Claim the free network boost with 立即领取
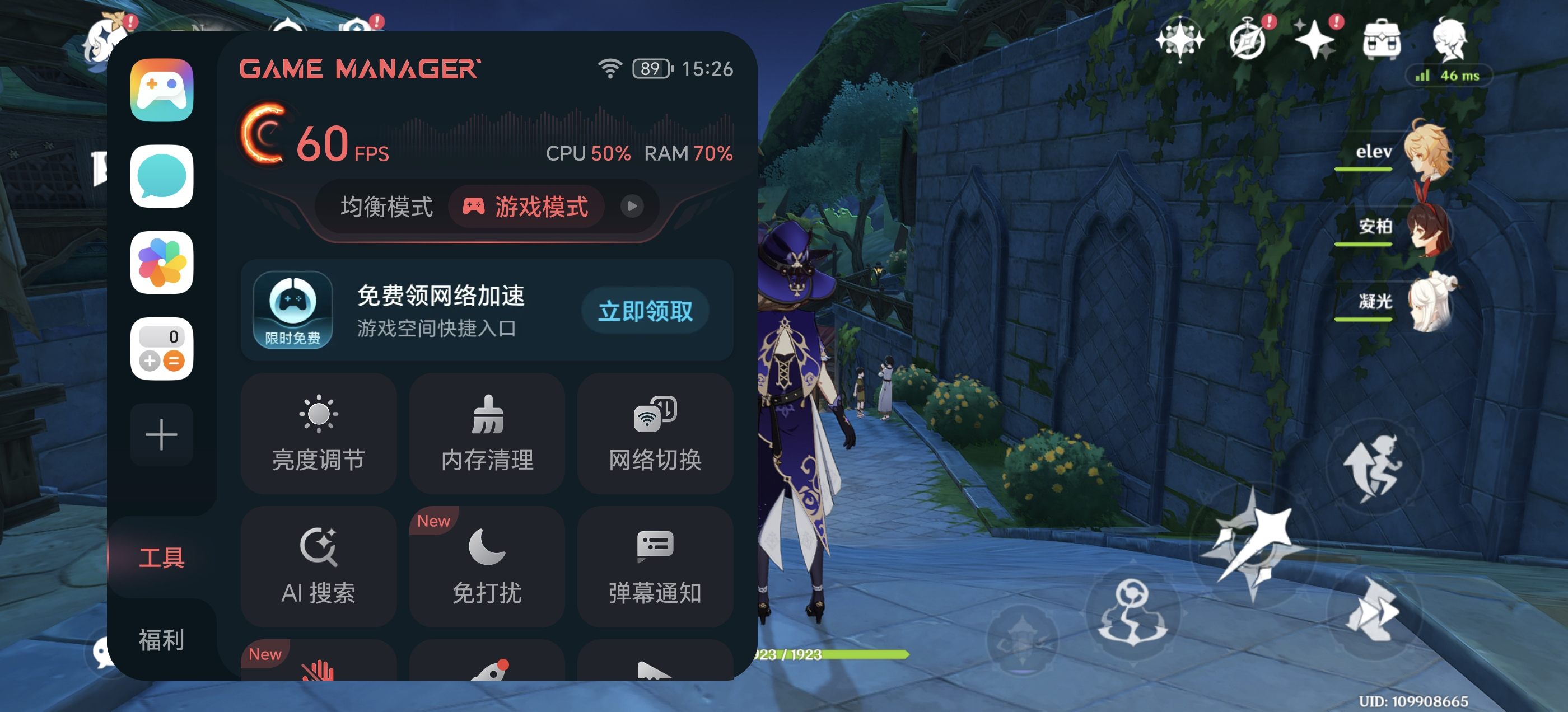Screen dimensions: 1568x712 coord(645,312)
